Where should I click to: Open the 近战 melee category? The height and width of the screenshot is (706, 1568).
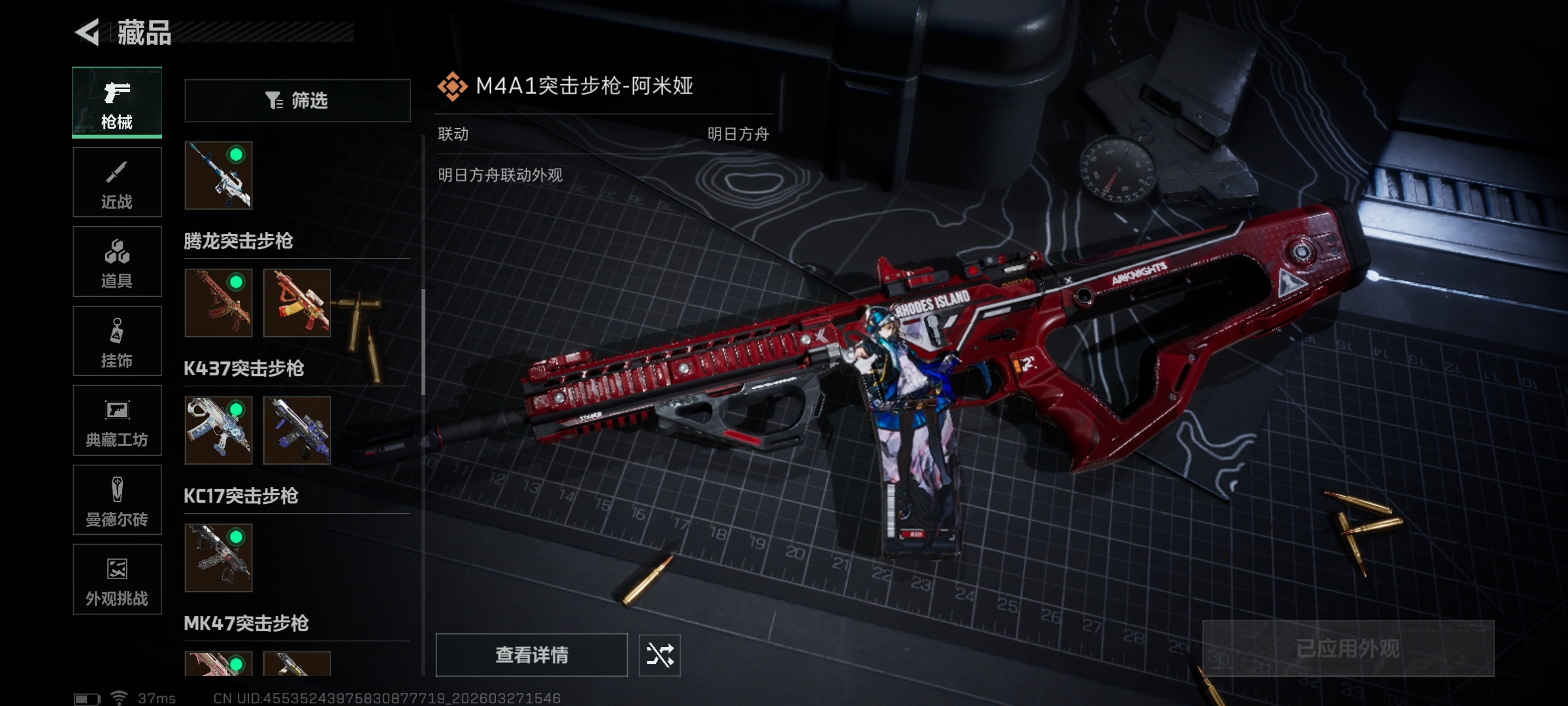point(117,182)
